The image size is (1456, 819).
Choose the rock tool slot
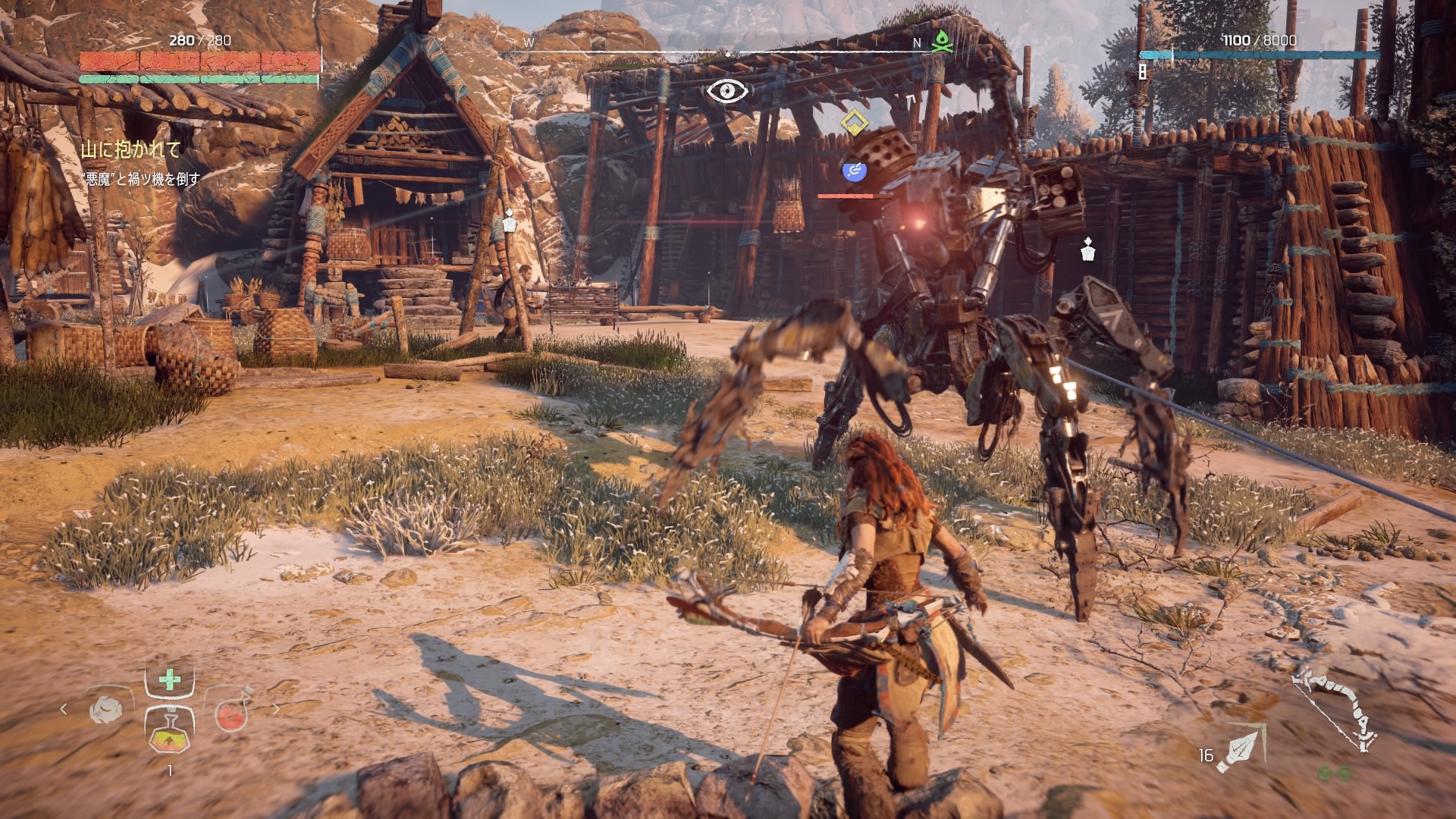106,711
